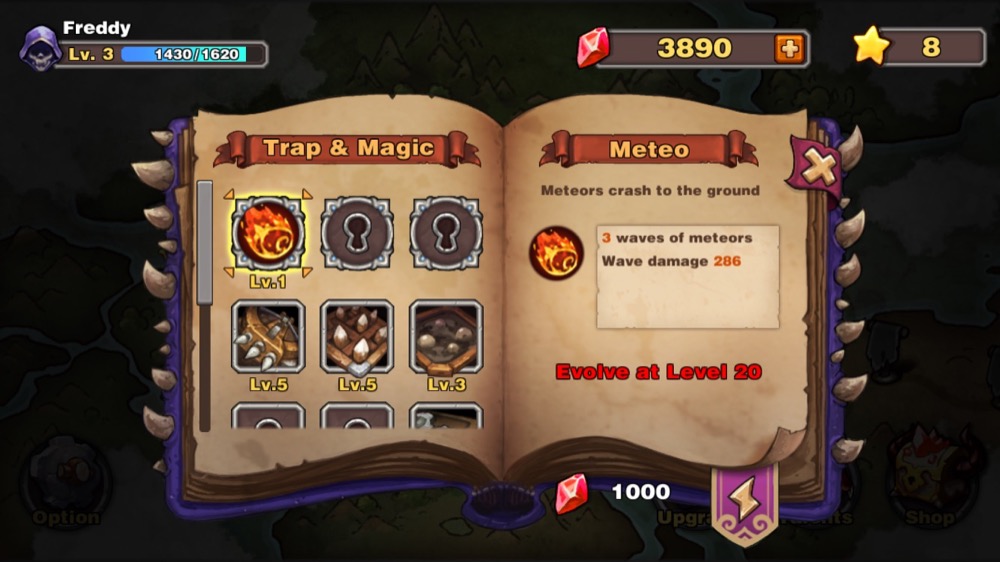Click the spell list scrollbar
1000x562 pixels.
[205, 243]
